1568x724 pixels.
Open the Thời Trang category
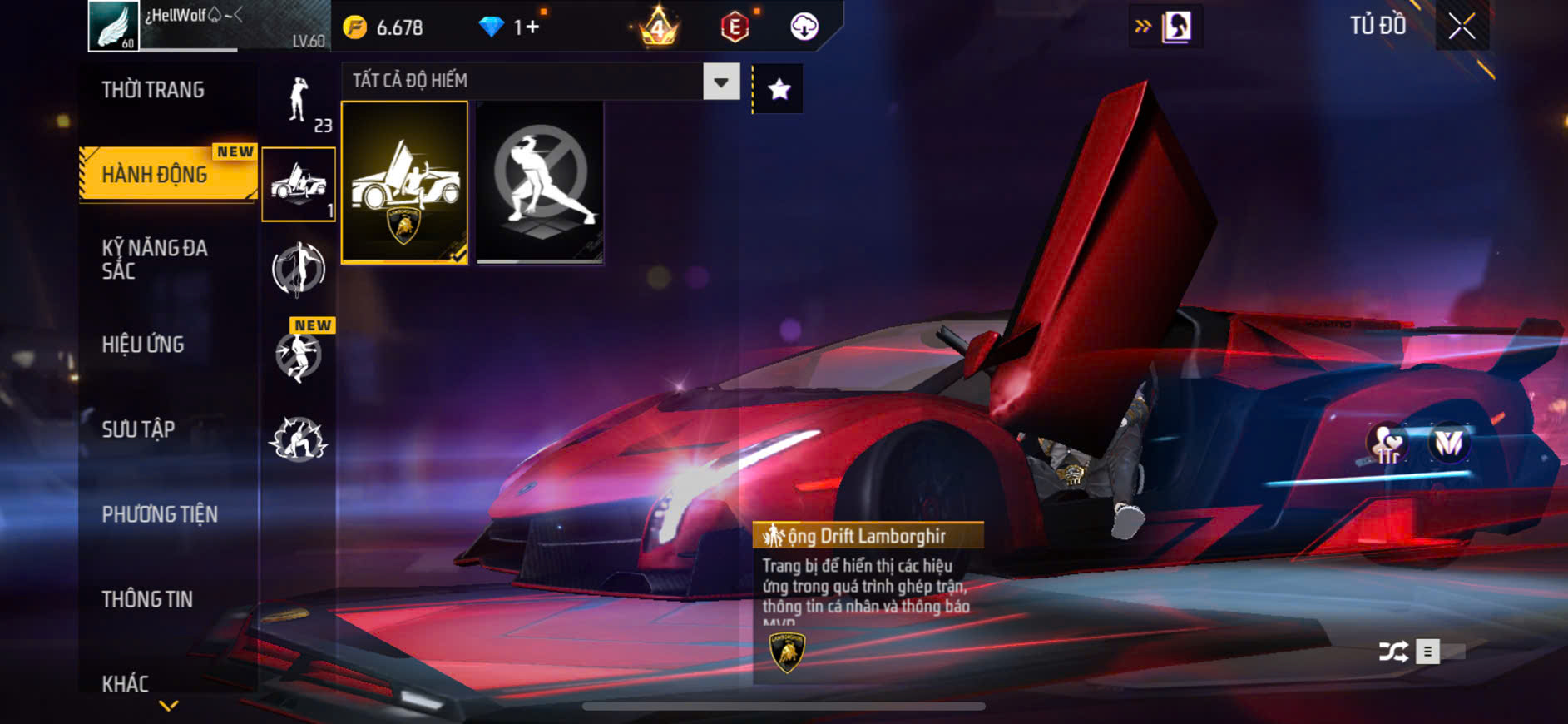click(x=153, y=90)
